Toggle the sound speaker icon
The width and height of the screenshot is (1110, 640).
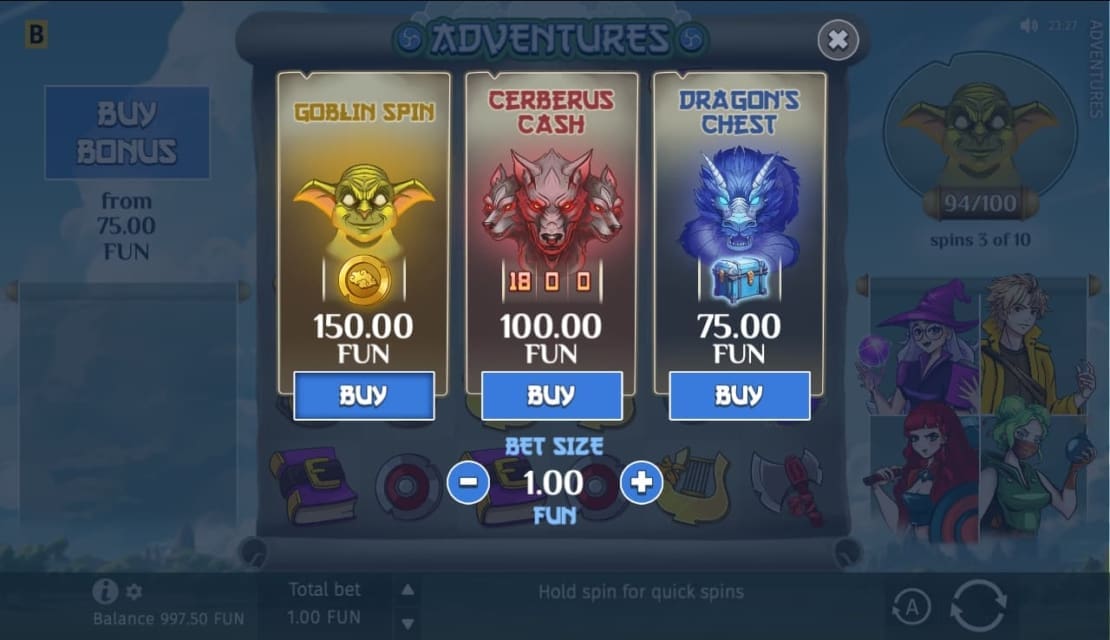pyautogui.click(x=1028, y=25)
